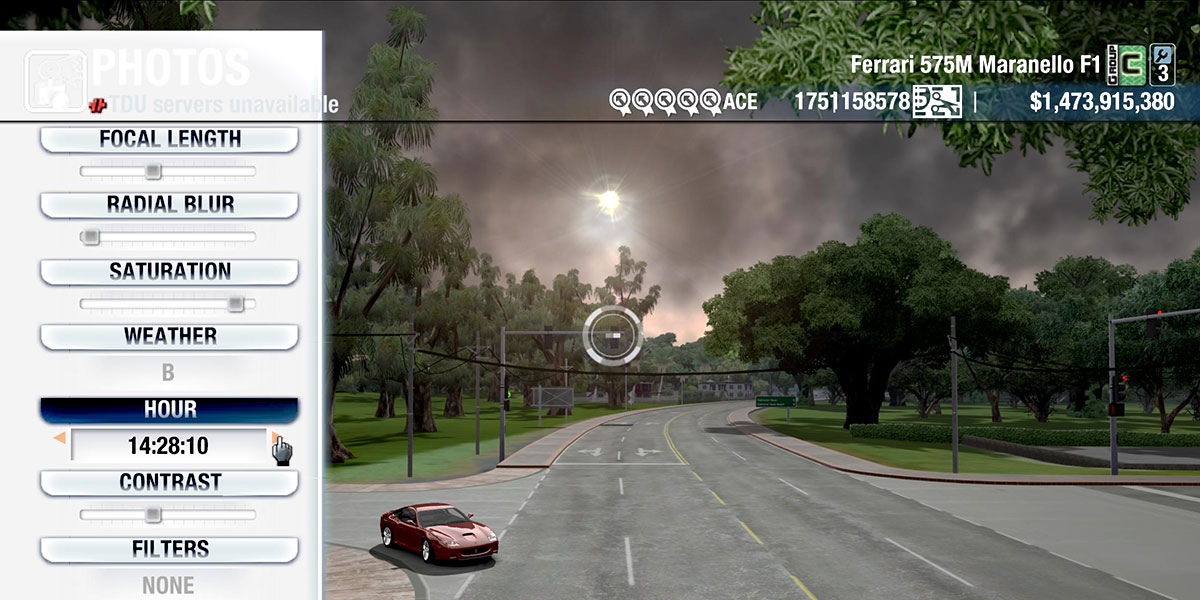1200x600 pixels.
Task: Select the Weather option
Action: click(169, 336)
